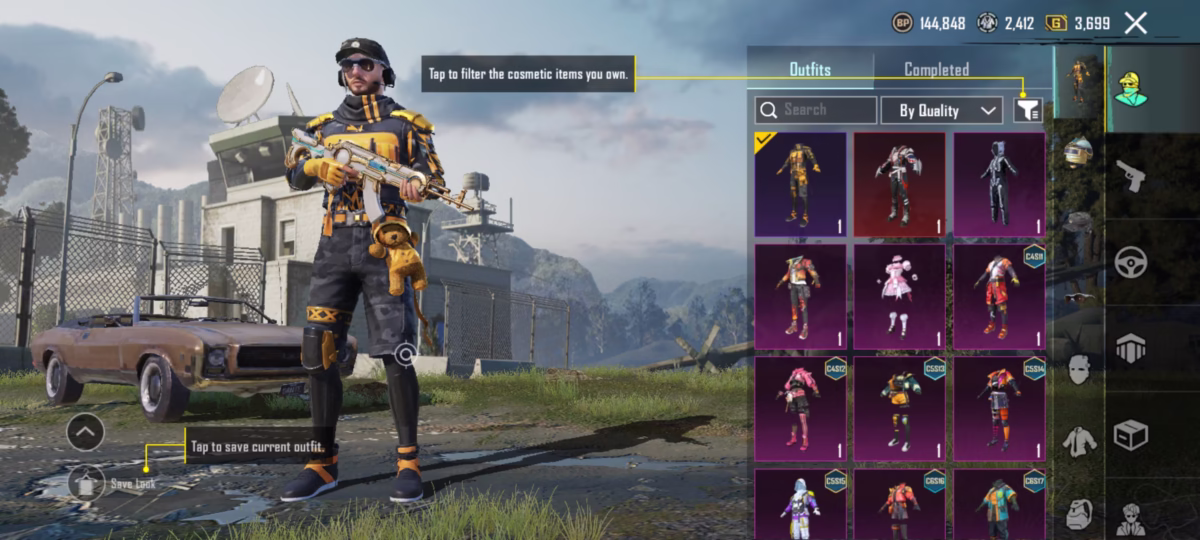The width and height of the screenshot is (1200, 540).
Task: Show the helmet subcategory
Action: coord(1078,152)
